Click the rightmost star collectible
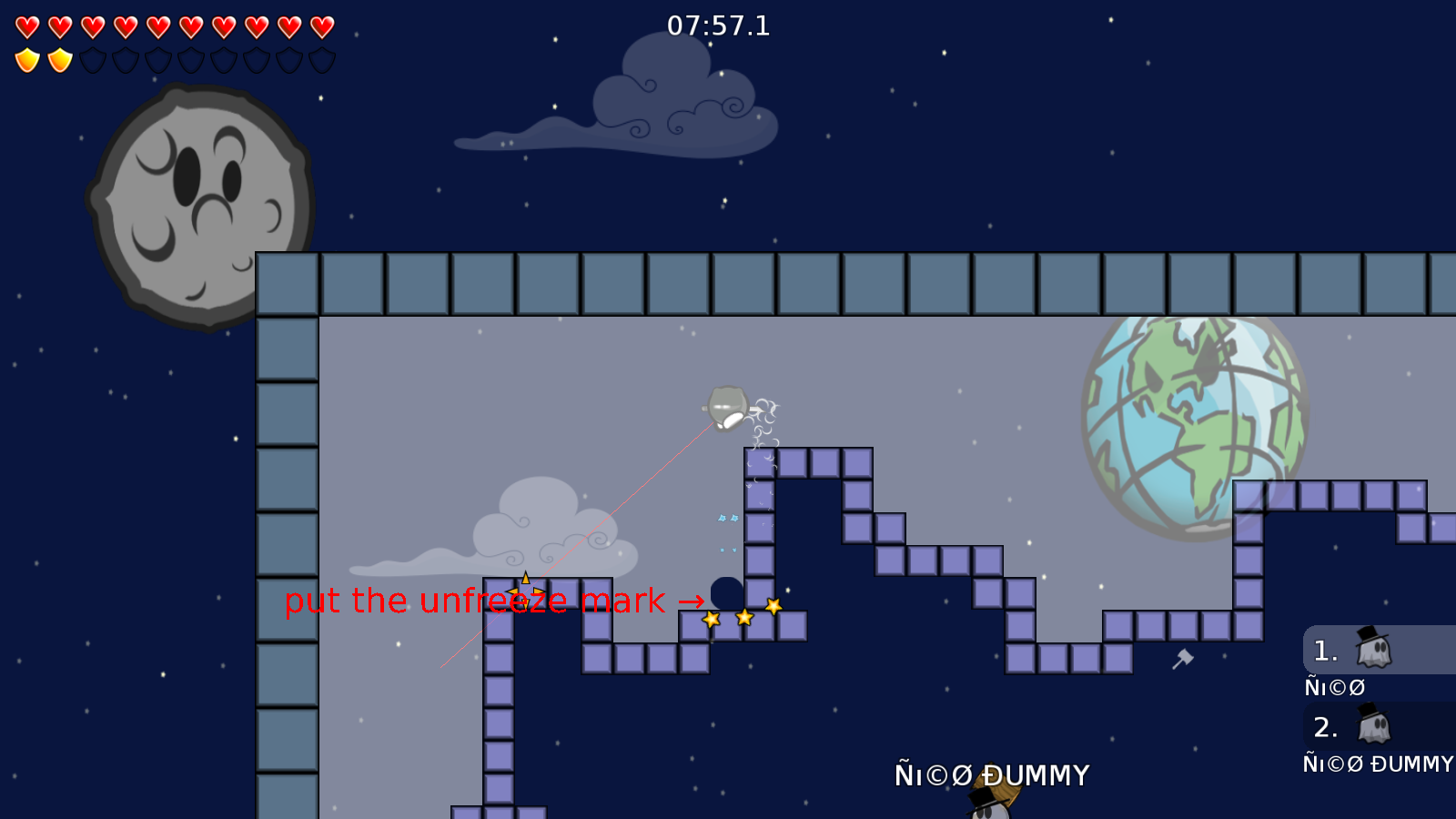 pyautogui.click(x=773, y=605)
